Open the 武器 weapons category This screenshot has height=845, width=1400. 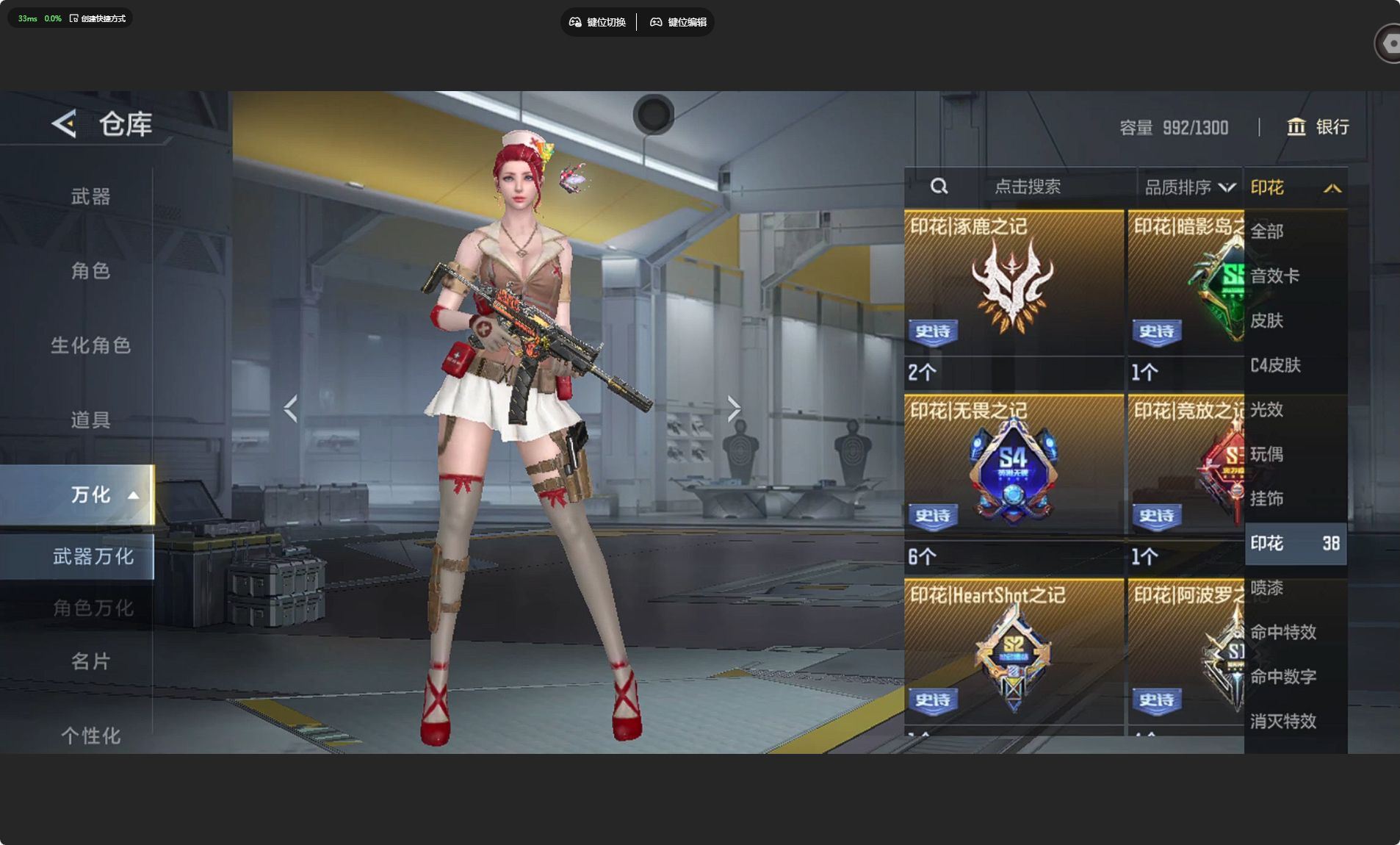tap(90, 196)
